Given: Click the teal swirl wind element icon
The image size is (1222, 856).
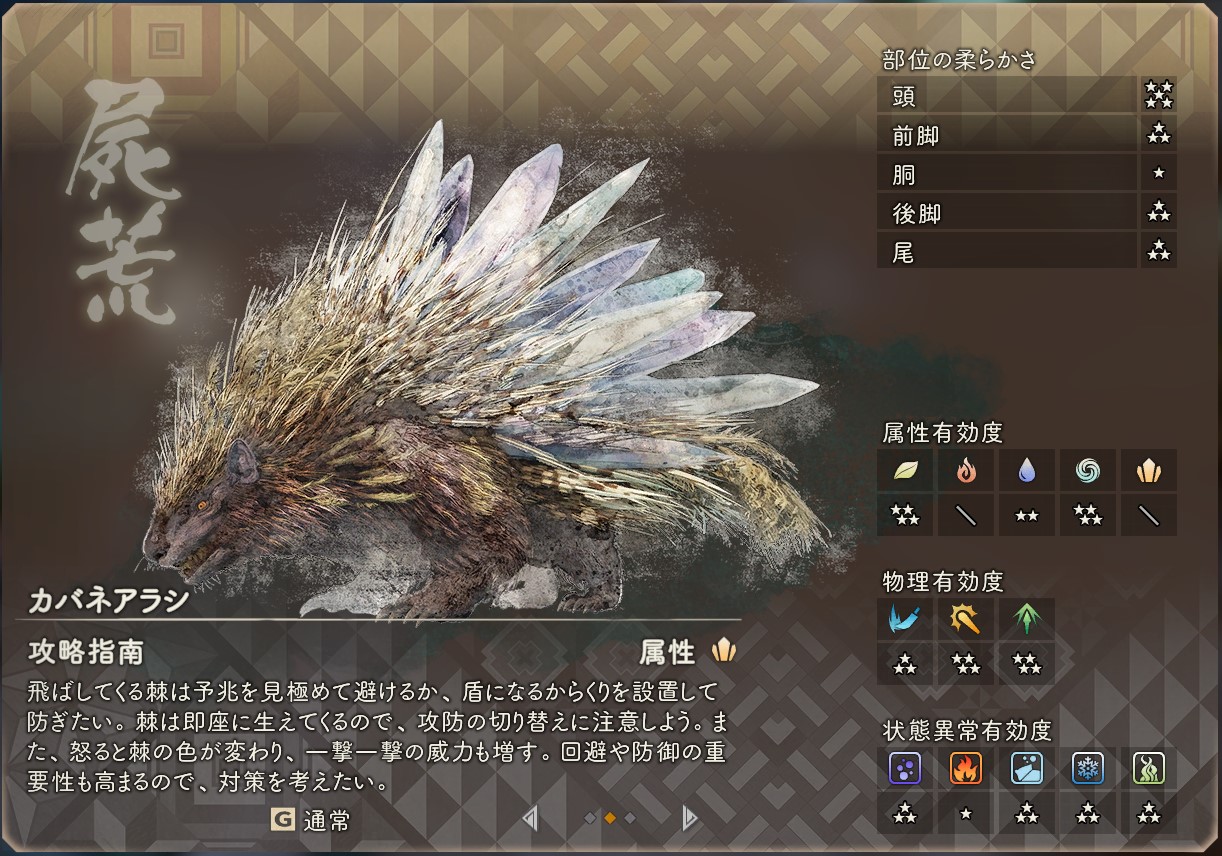Looking at the screenshot, I should tap(1088, 470).
